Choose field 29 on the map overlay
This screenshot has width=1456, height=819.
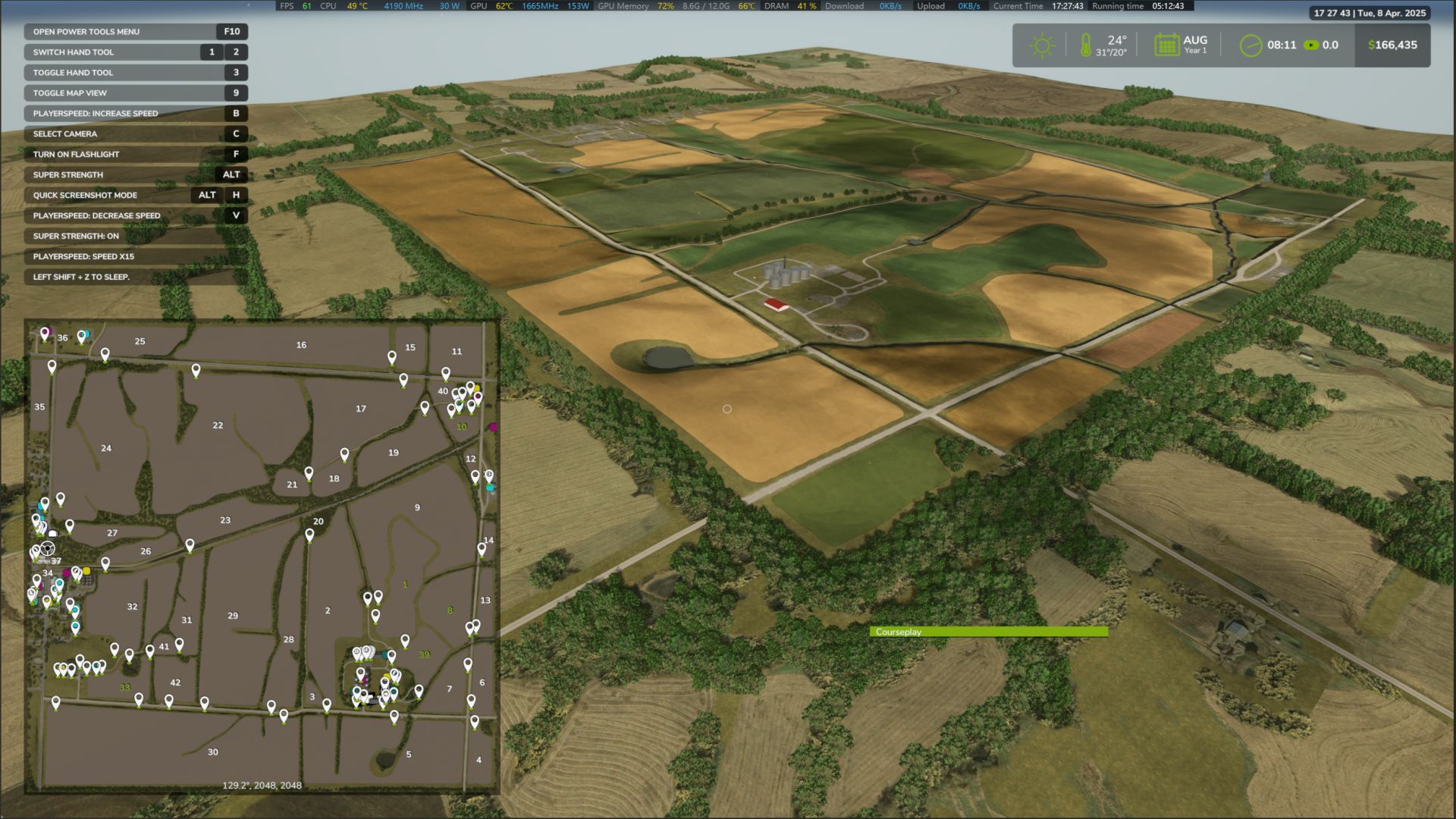(233, 616)
